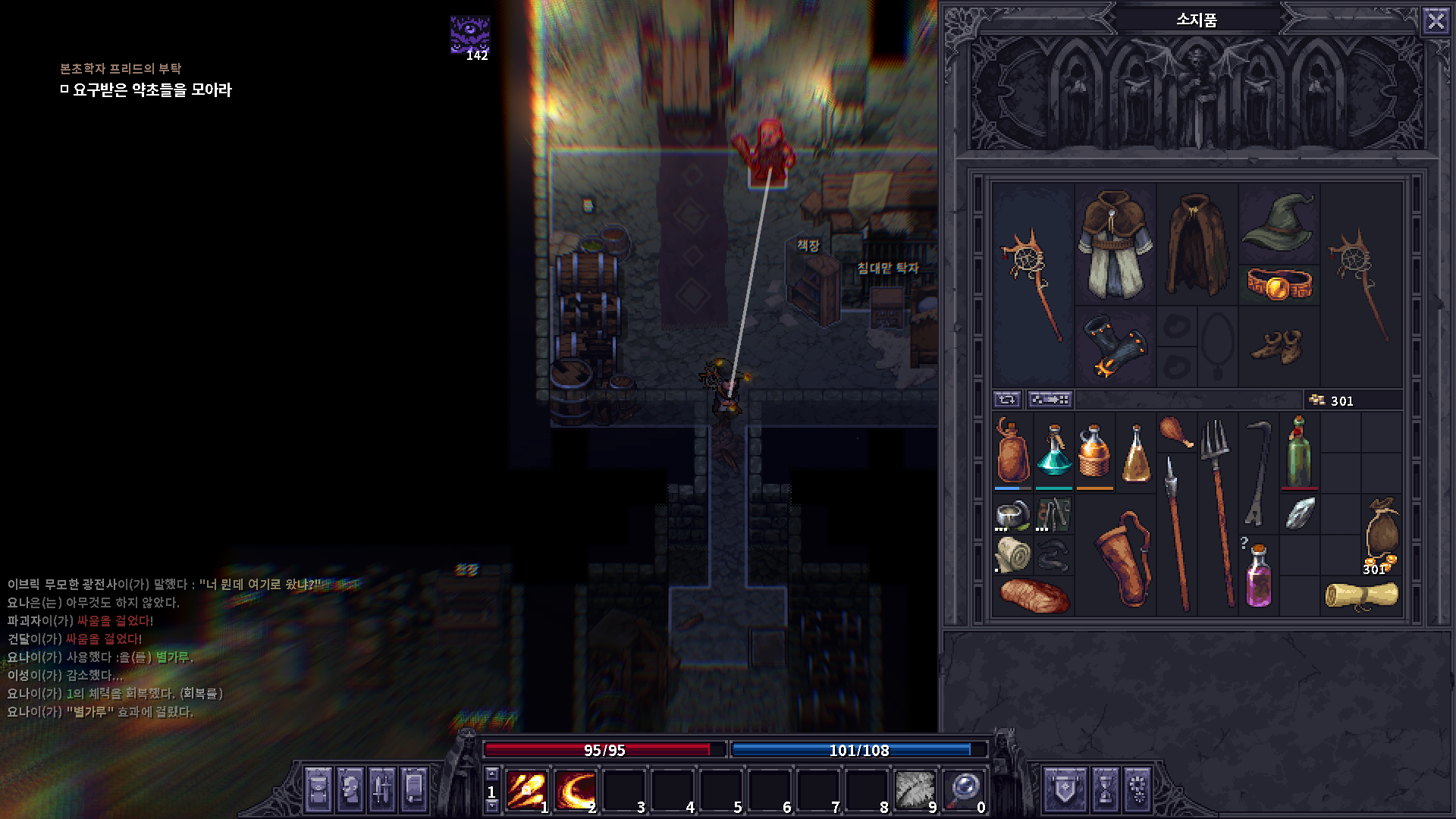The image size is (1456, 819).
Task: Click the equipped black studded gloves
Action: tap(1114, 347)
